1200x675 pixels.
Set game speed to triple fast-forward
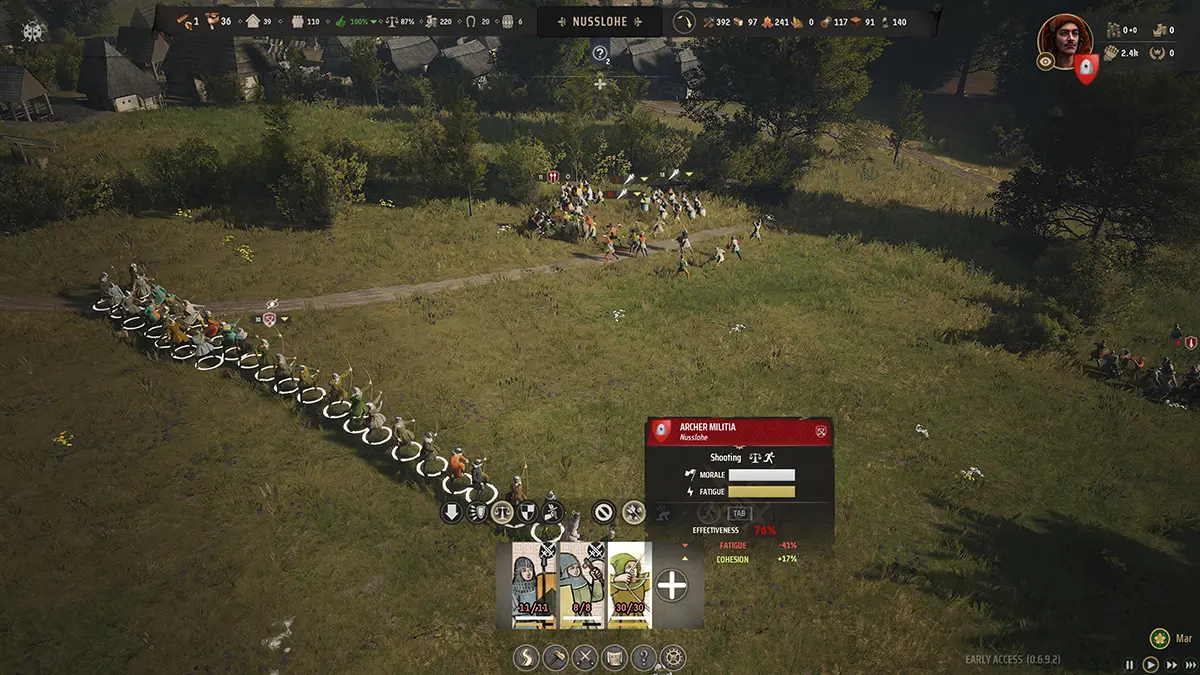point(1188,664)
